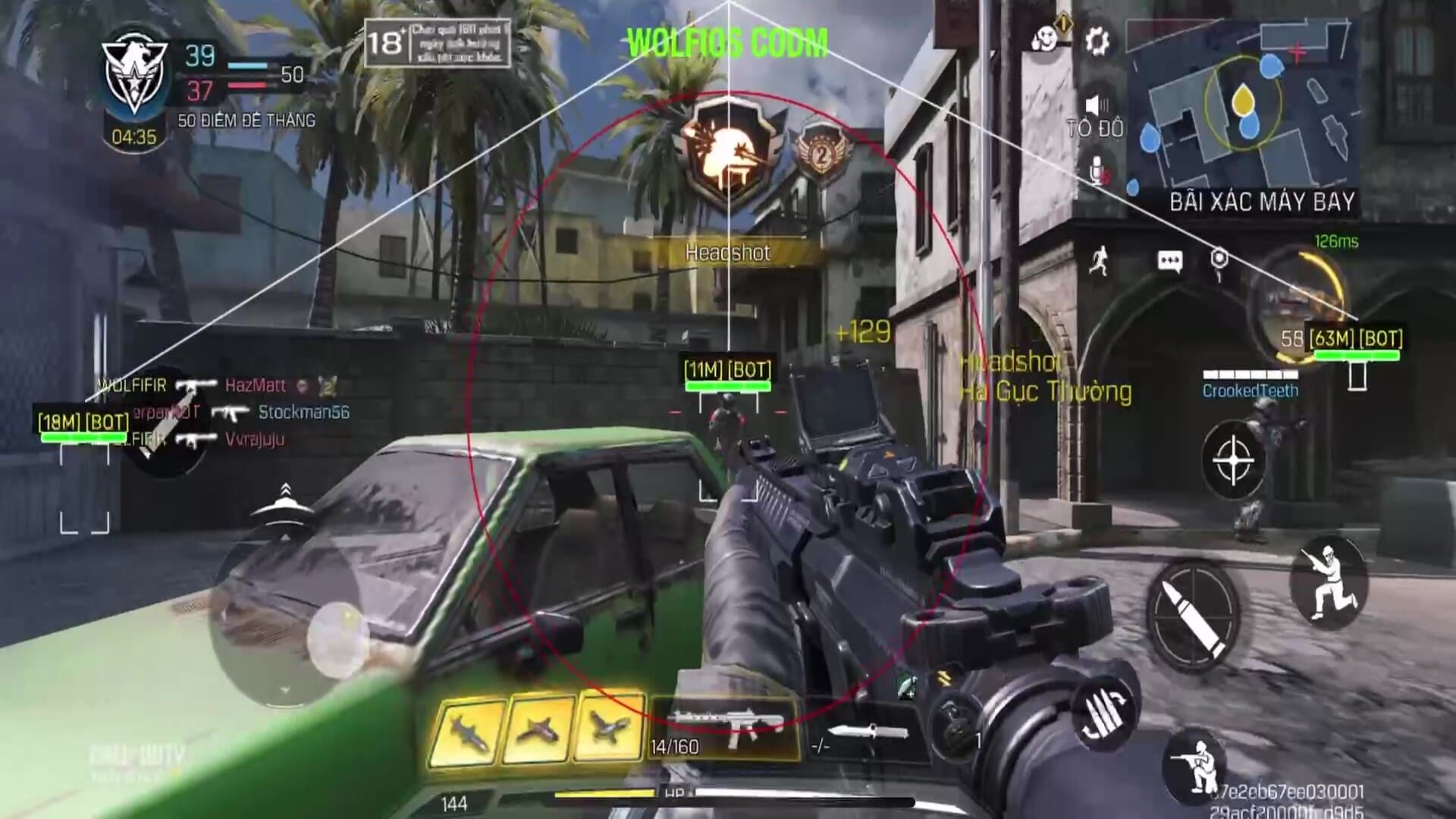Screen dimensions: 1456x819
Task: Toggle the microphone icon
Action: pyautogui.click(x=1097, y=171)
